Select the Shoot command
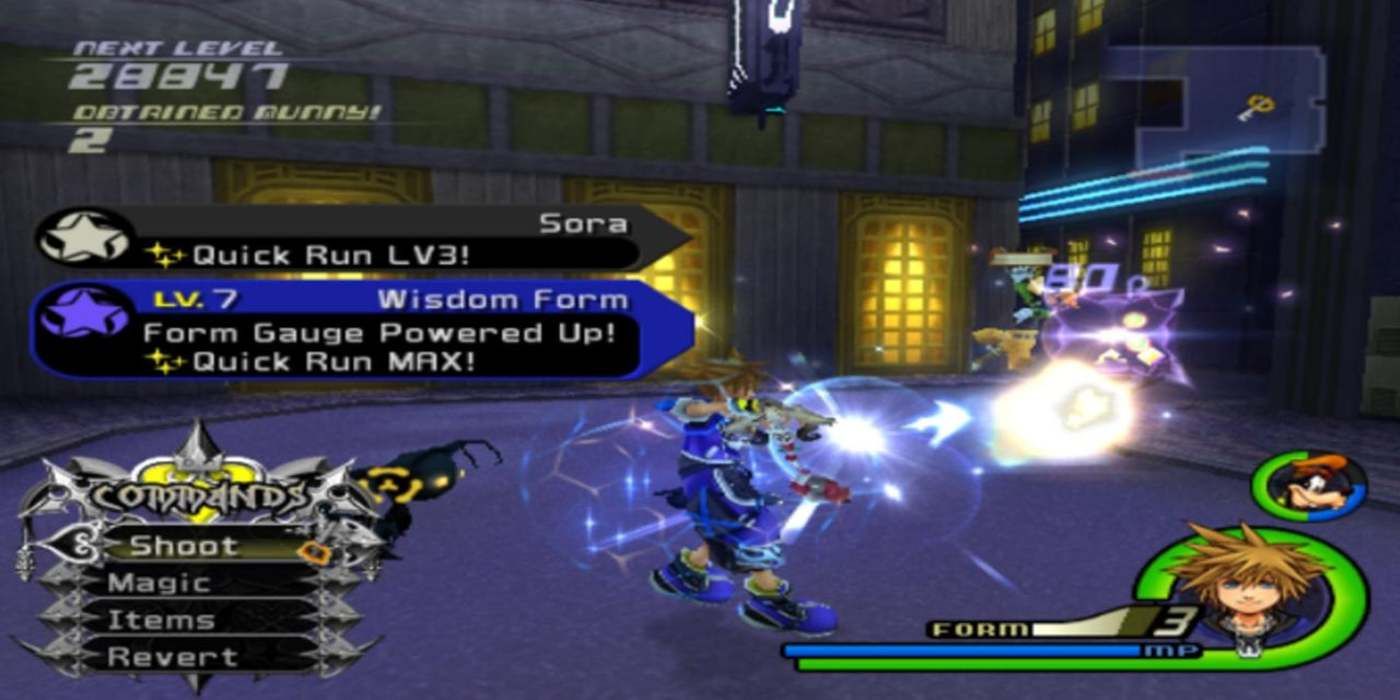 point(185,546)
